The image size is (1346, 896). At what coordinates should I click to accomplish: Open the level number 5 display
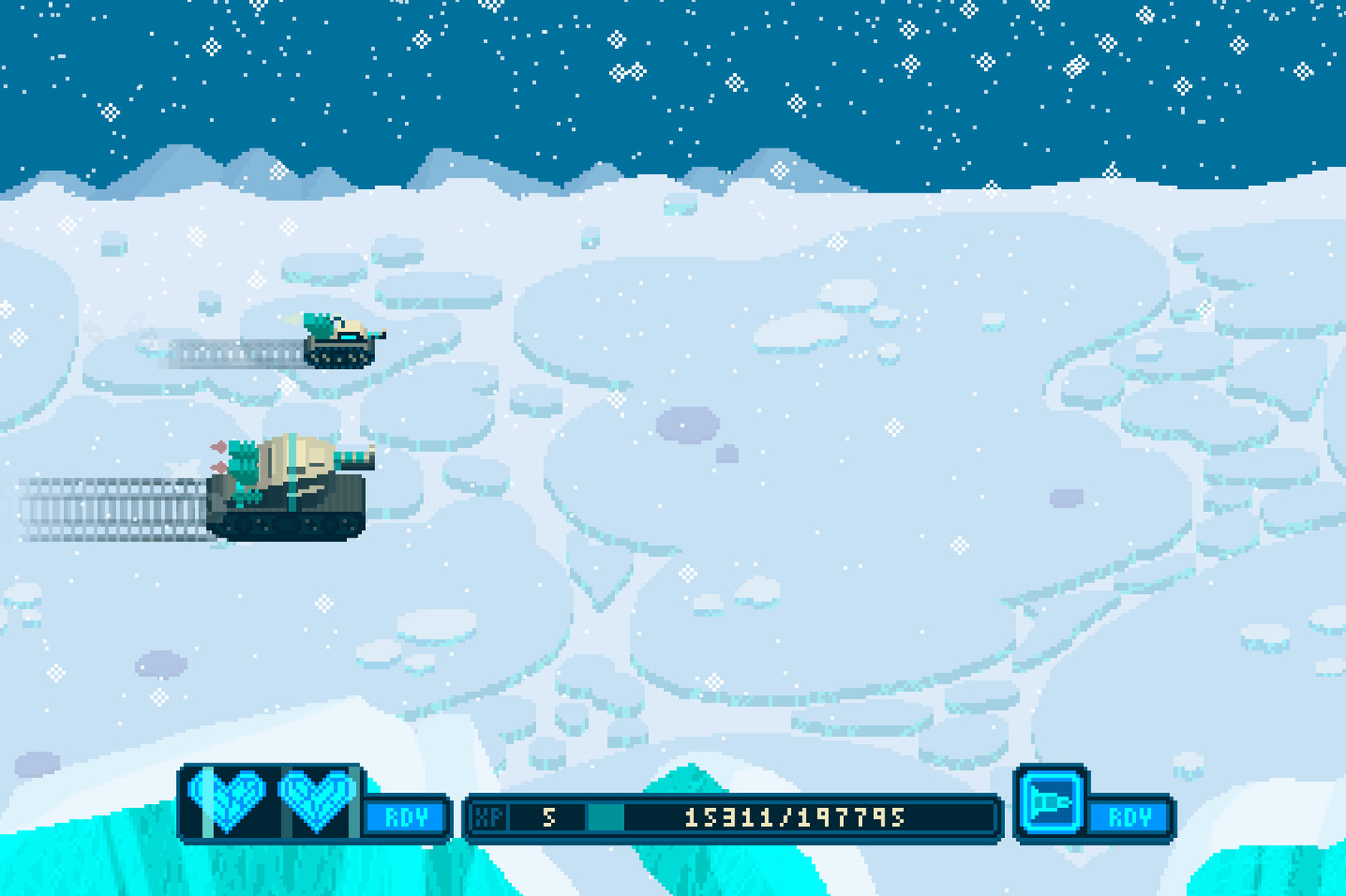548,817
